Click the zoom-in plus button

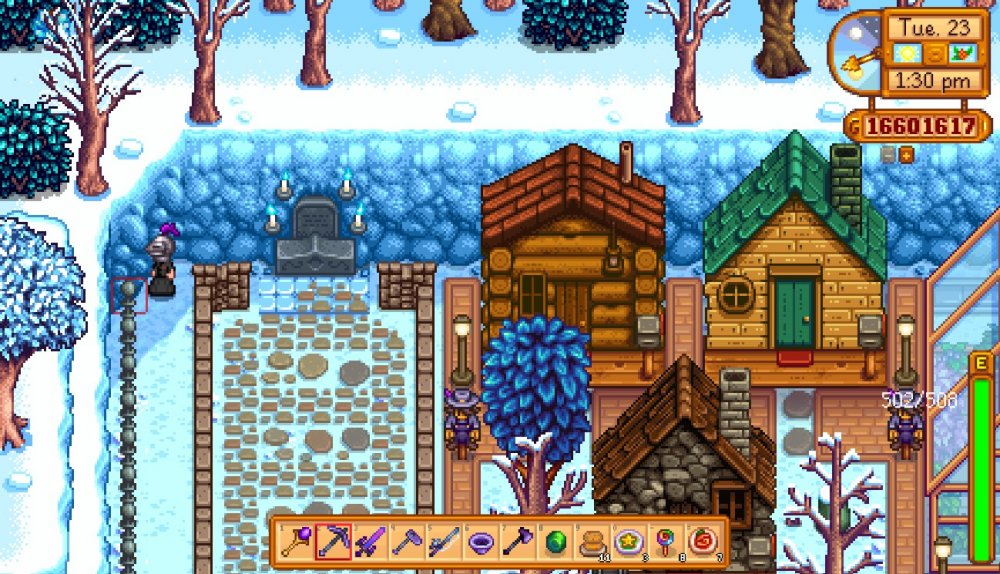pos(906,154)
